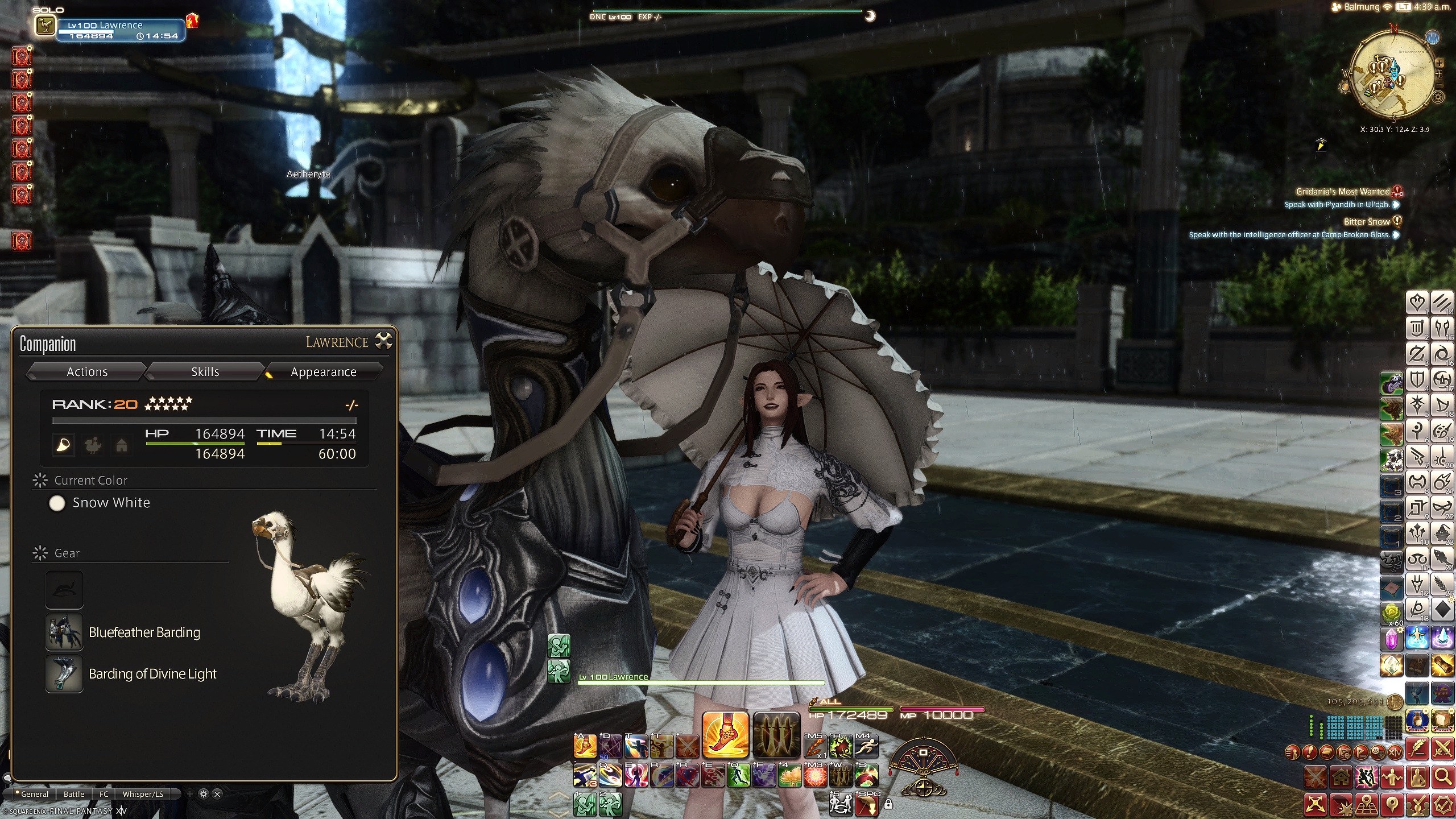Activate the sprint running-figure action

[x=866, y=746]
